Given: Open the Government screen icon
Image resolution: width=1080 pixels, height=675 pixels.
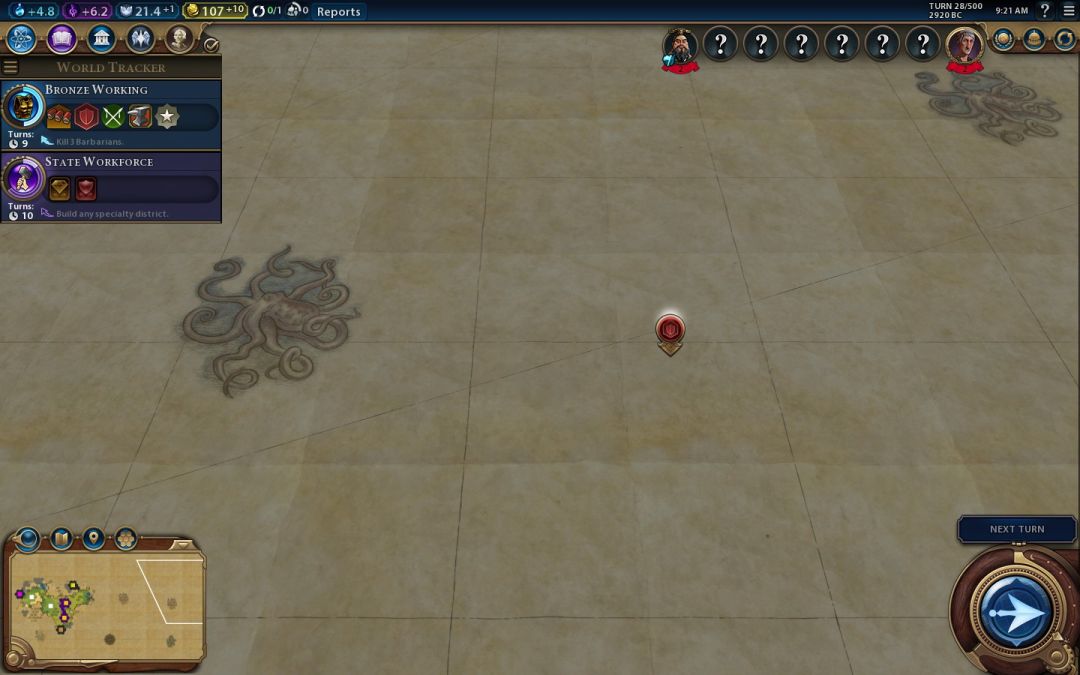Looking at the screenshot, I should [x=101, y=39].
